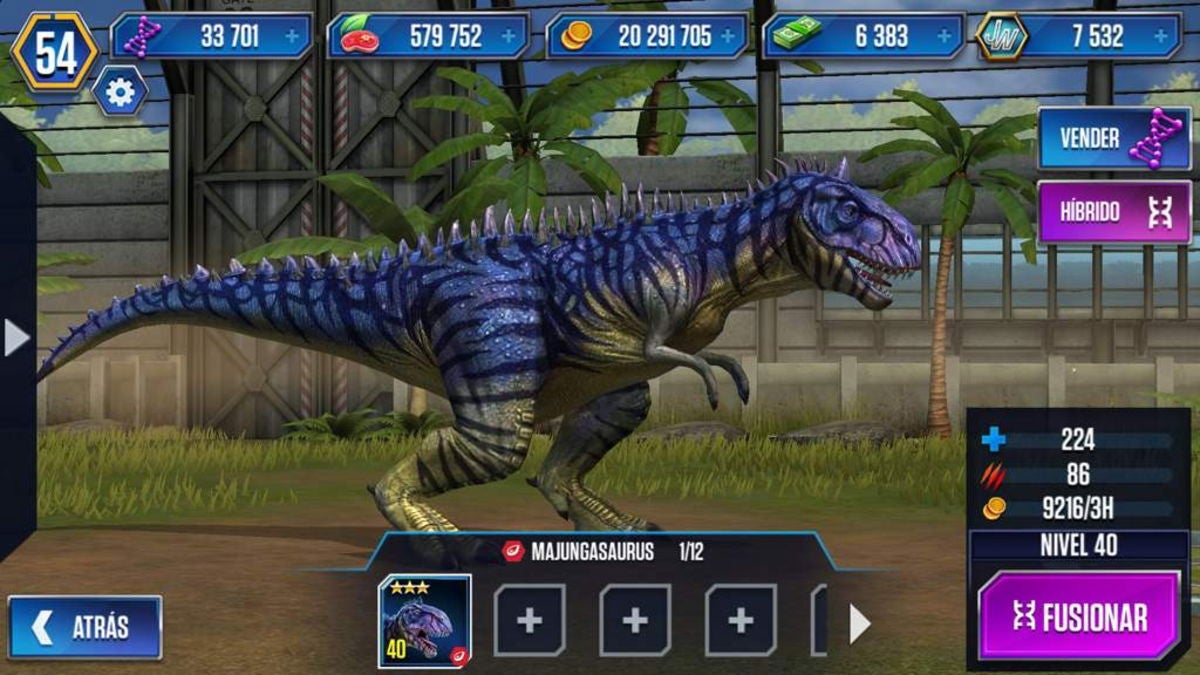Add more JW loyalty points

1161,37
